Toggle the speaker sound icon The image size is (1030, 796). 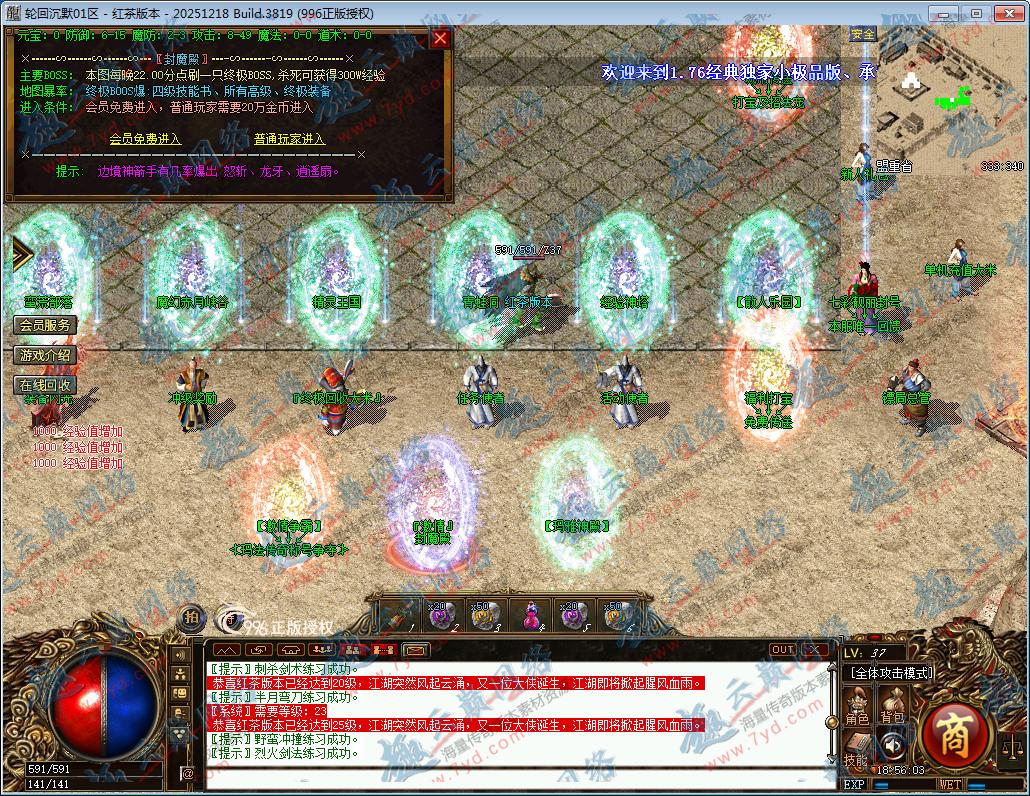point(890,744)
